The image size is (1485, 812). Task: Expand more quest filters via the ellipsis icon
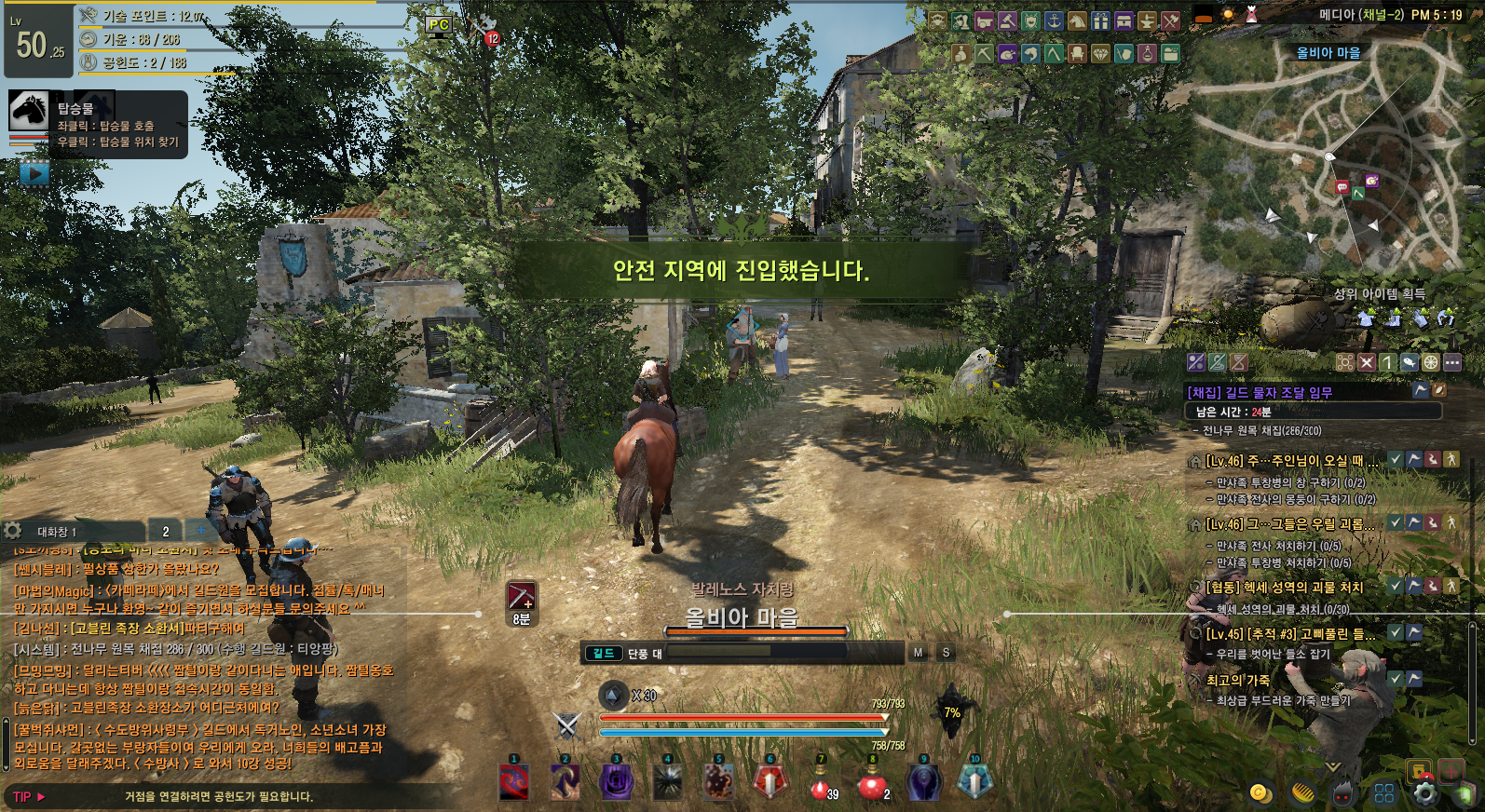click(x=1452, y=362)
